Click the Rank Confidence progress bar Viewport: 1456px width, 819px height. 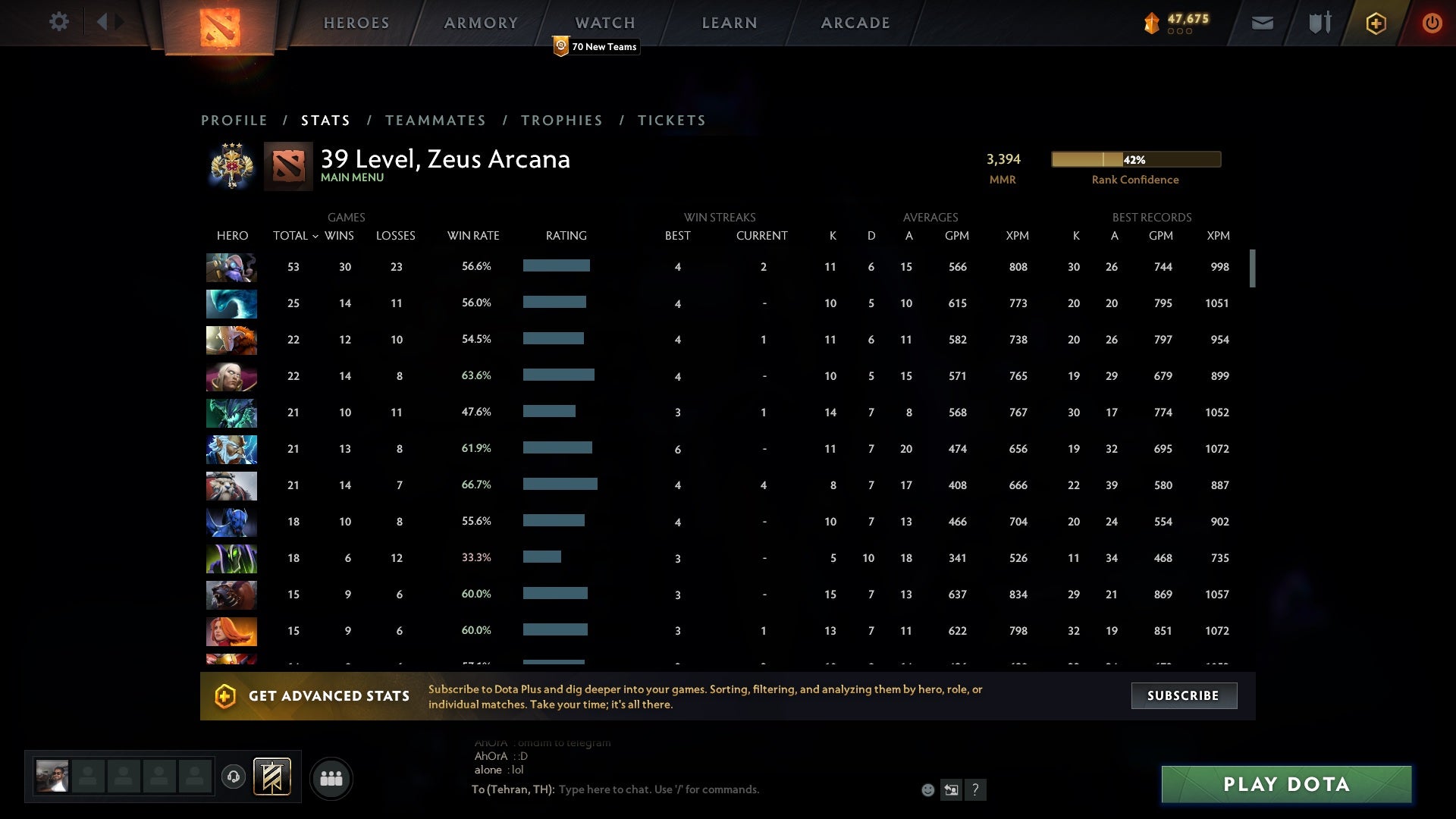pos(1134,160)
